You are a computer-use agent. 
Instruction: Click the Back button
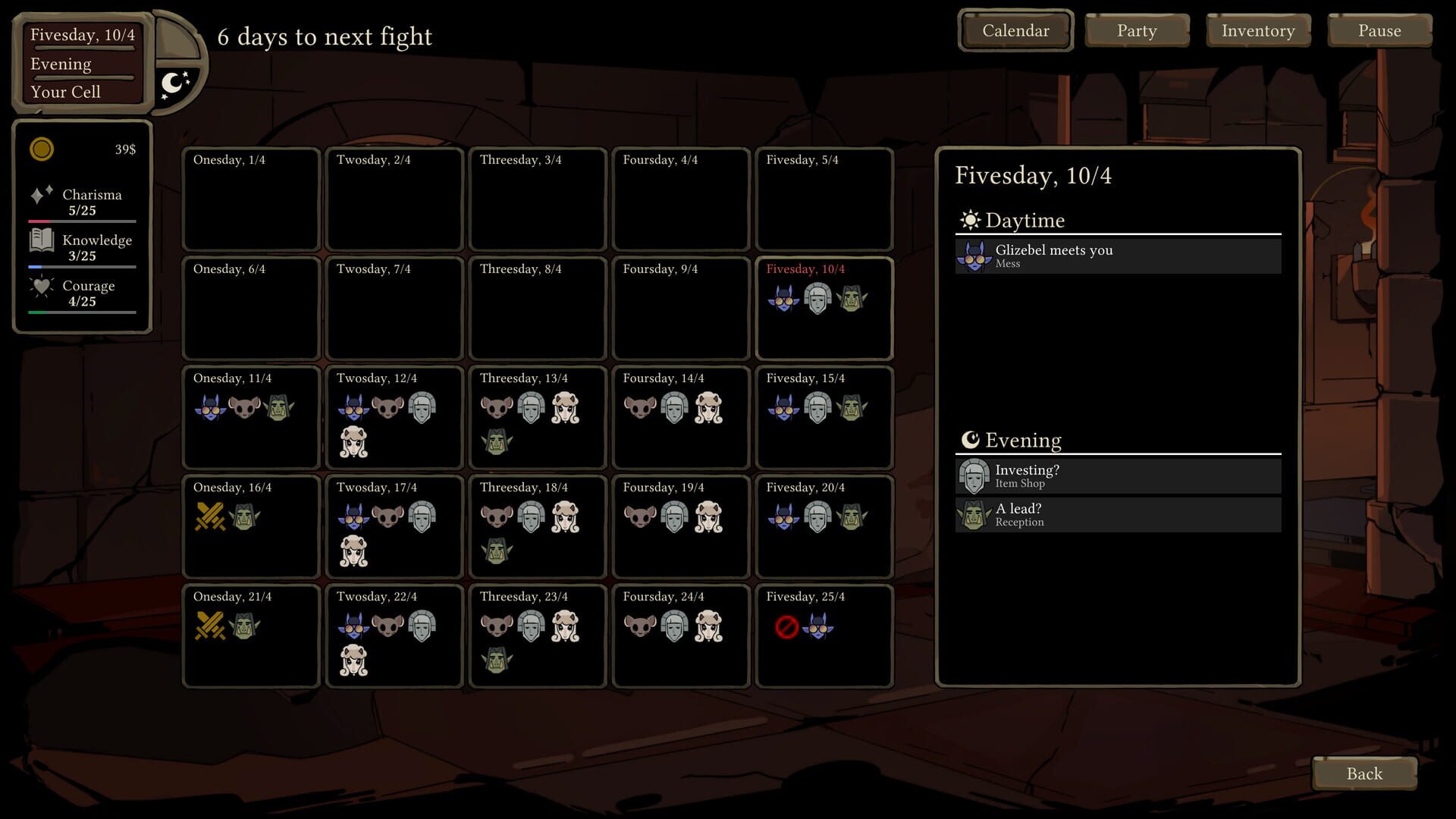[1363, 773]
